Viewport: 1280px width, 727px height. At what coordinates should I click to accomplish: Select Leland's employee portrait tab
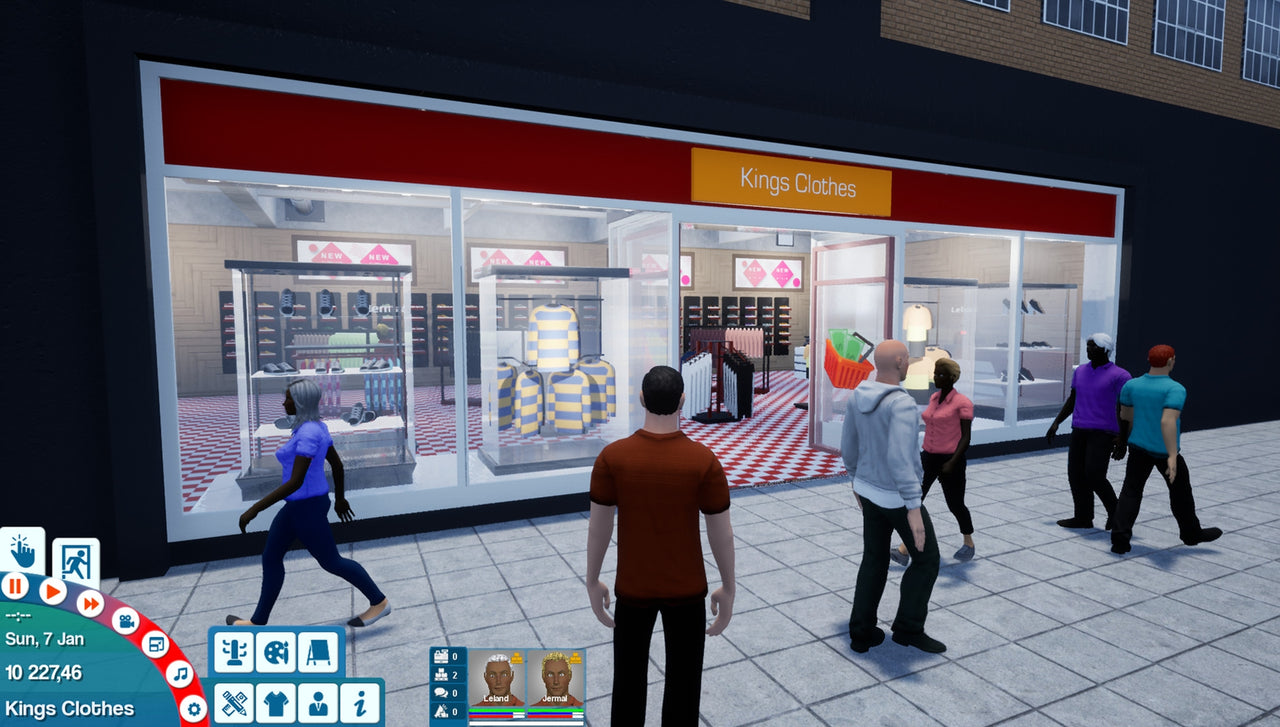coord(497,678)
